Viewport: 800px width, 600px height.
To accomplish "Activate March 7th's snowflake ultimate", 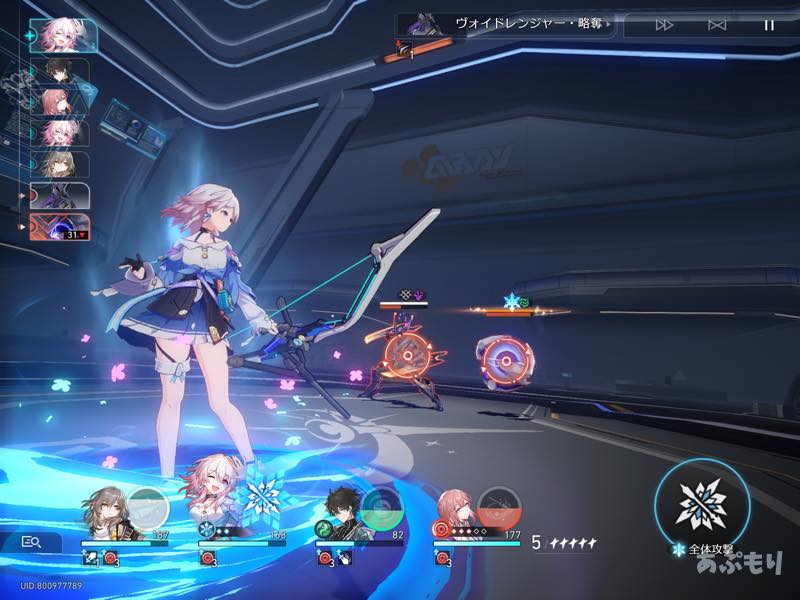I will pyautogui.click(x=266, y=497).
